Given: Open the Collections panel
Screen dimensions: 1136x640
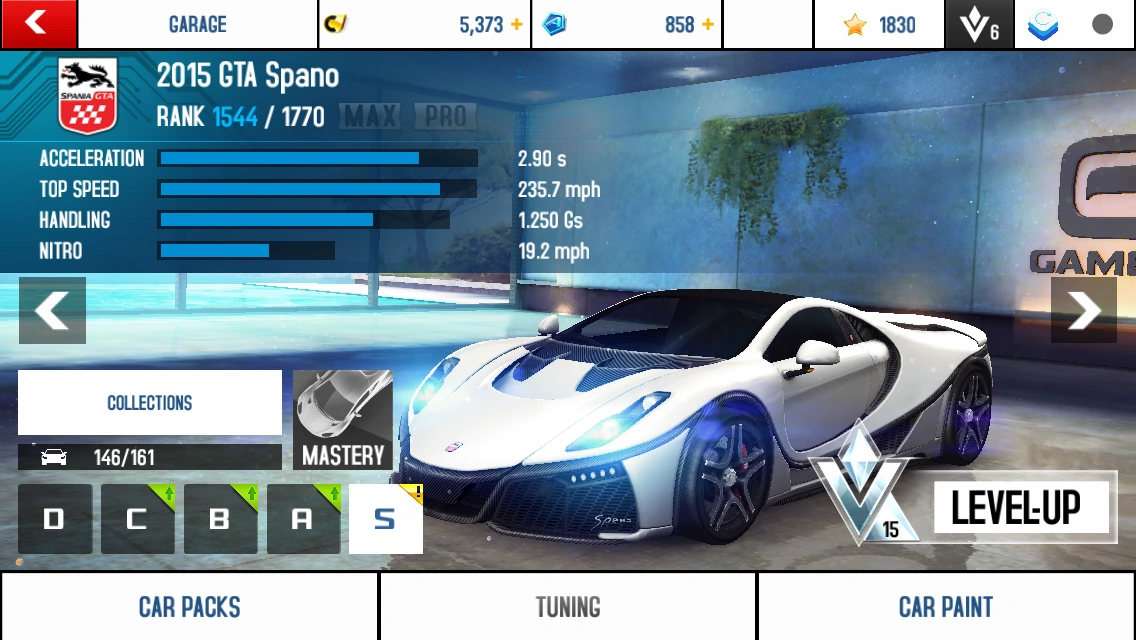Looking at the screenshot, I should coord(150,403).
